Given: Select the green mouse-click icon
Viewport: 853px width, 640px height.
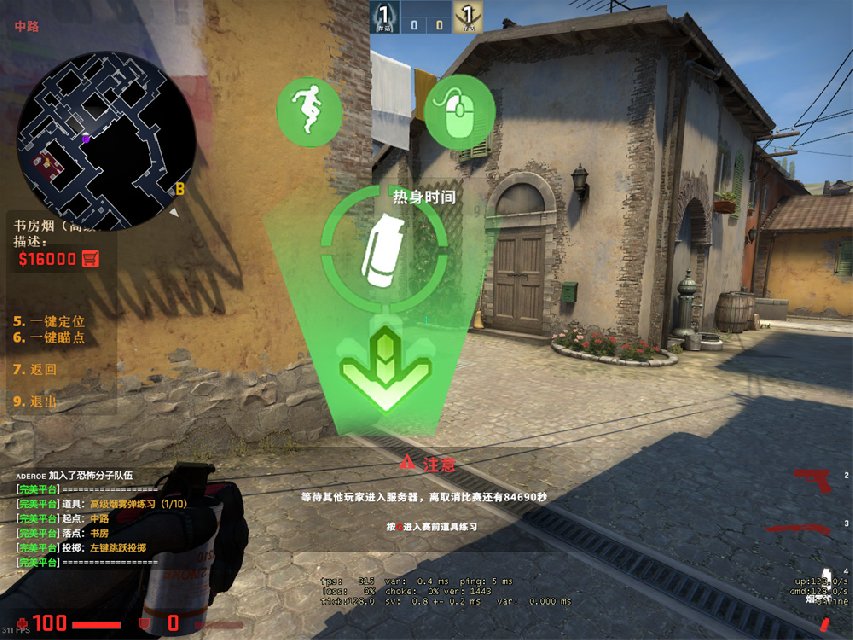Looking at the screenshot, I should (x=459, y=112).
